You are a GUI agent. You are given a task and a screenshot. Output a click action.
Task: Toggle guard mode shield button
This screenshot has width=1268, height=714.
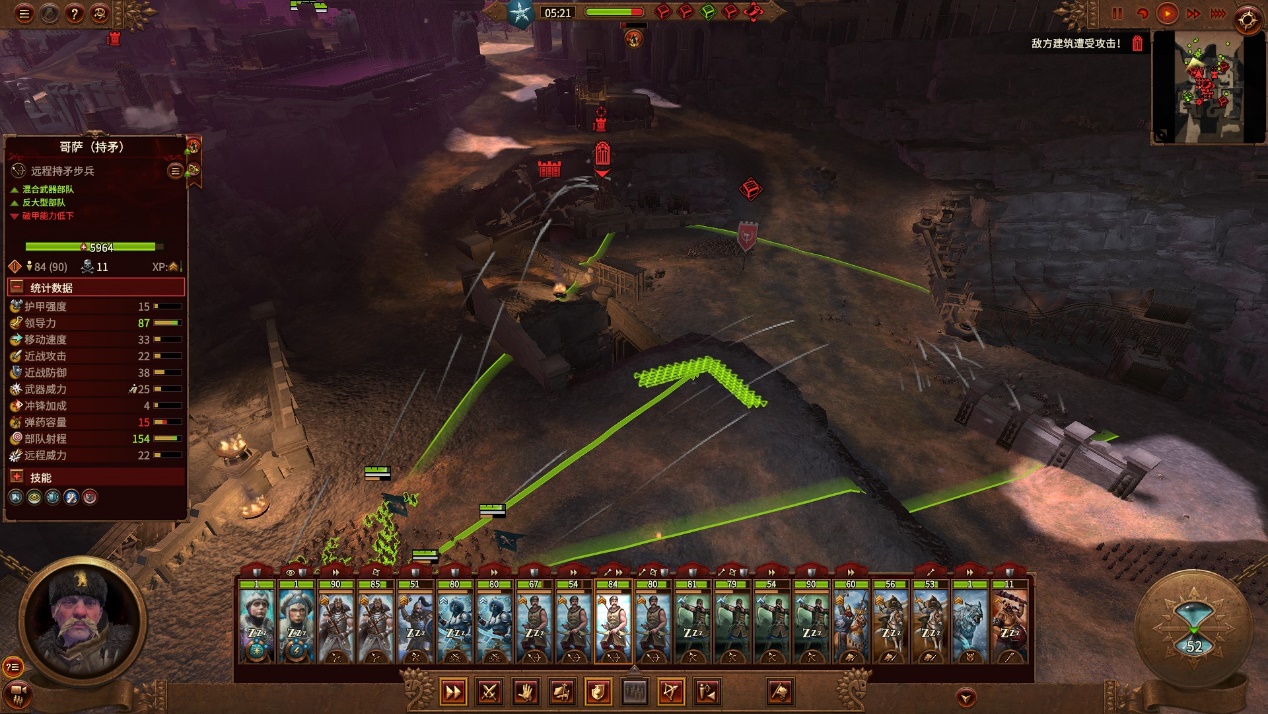[x=598, y=691]
